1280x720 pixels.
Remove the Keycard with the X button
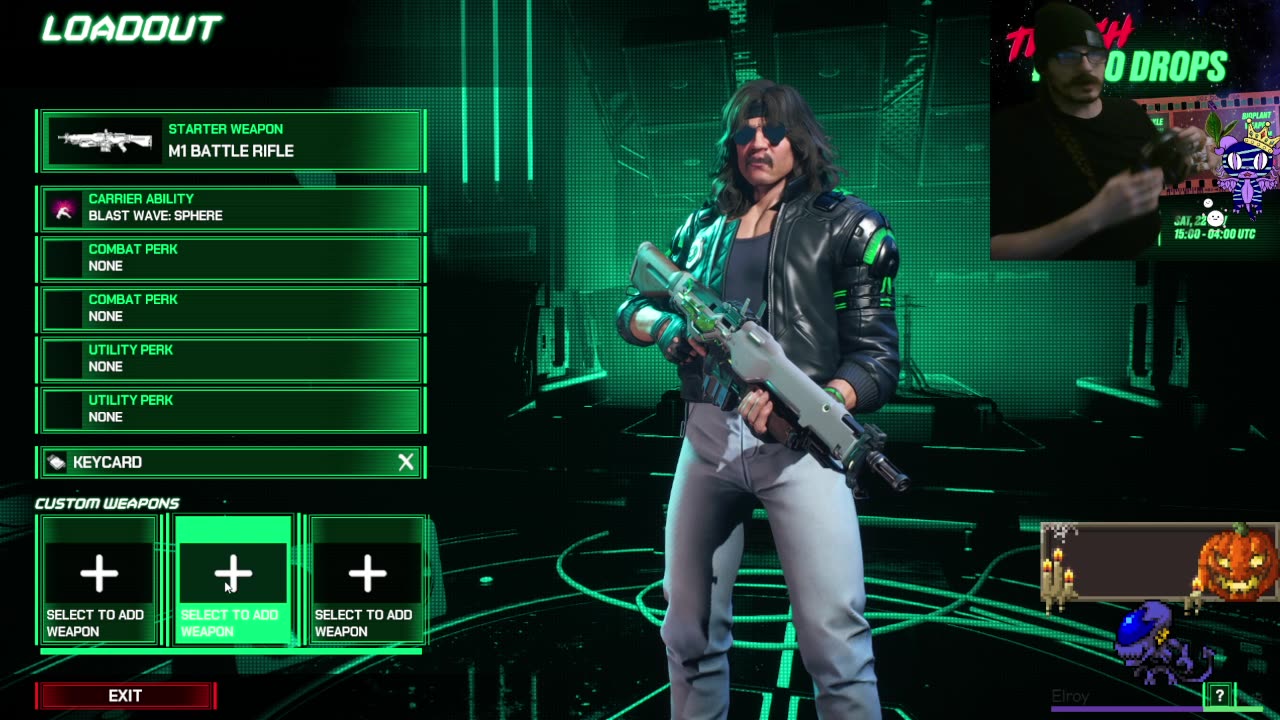tap(406, 462)
